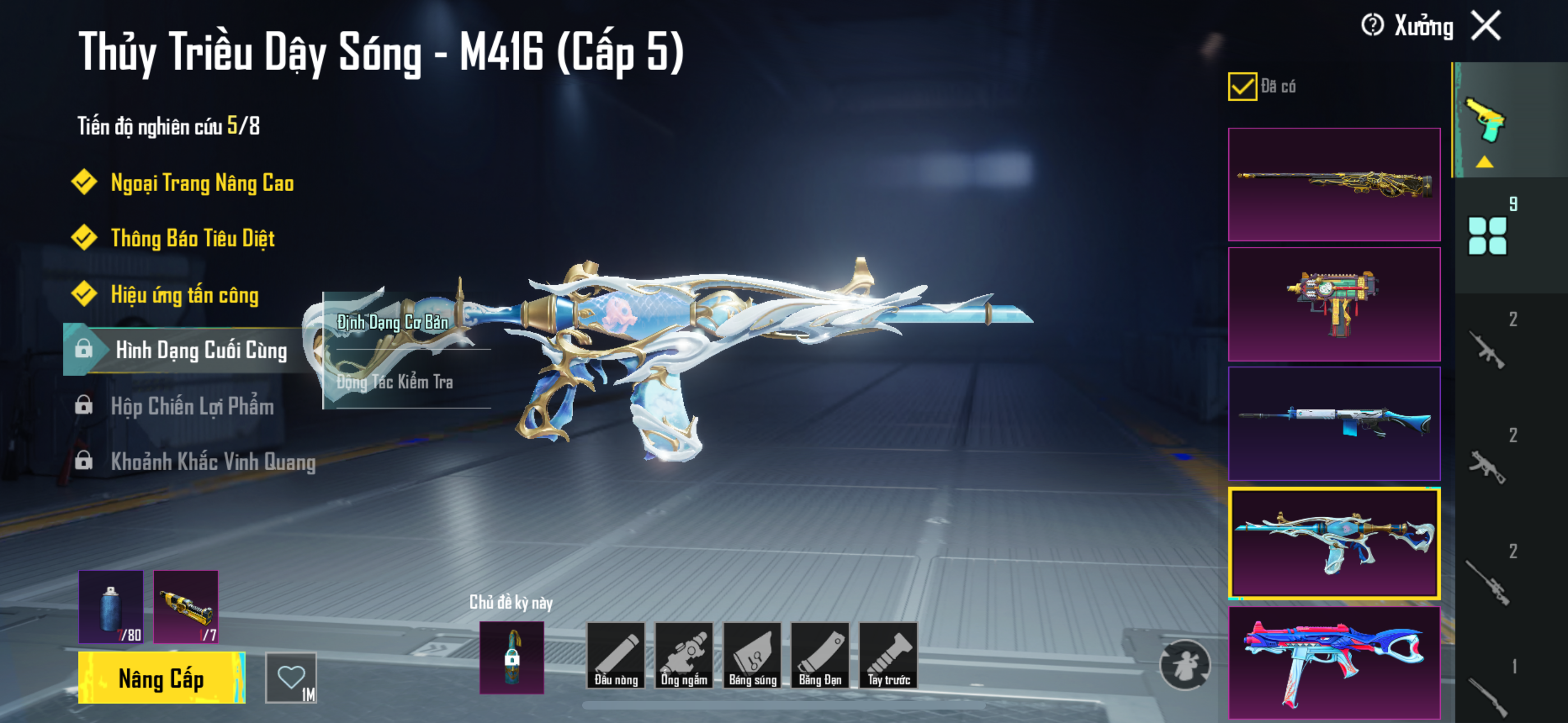Screen dimensions: 1568x723
Task: Select Thông Báo Tiêu Diệt upgrade tier
Action: click(192, 238)
